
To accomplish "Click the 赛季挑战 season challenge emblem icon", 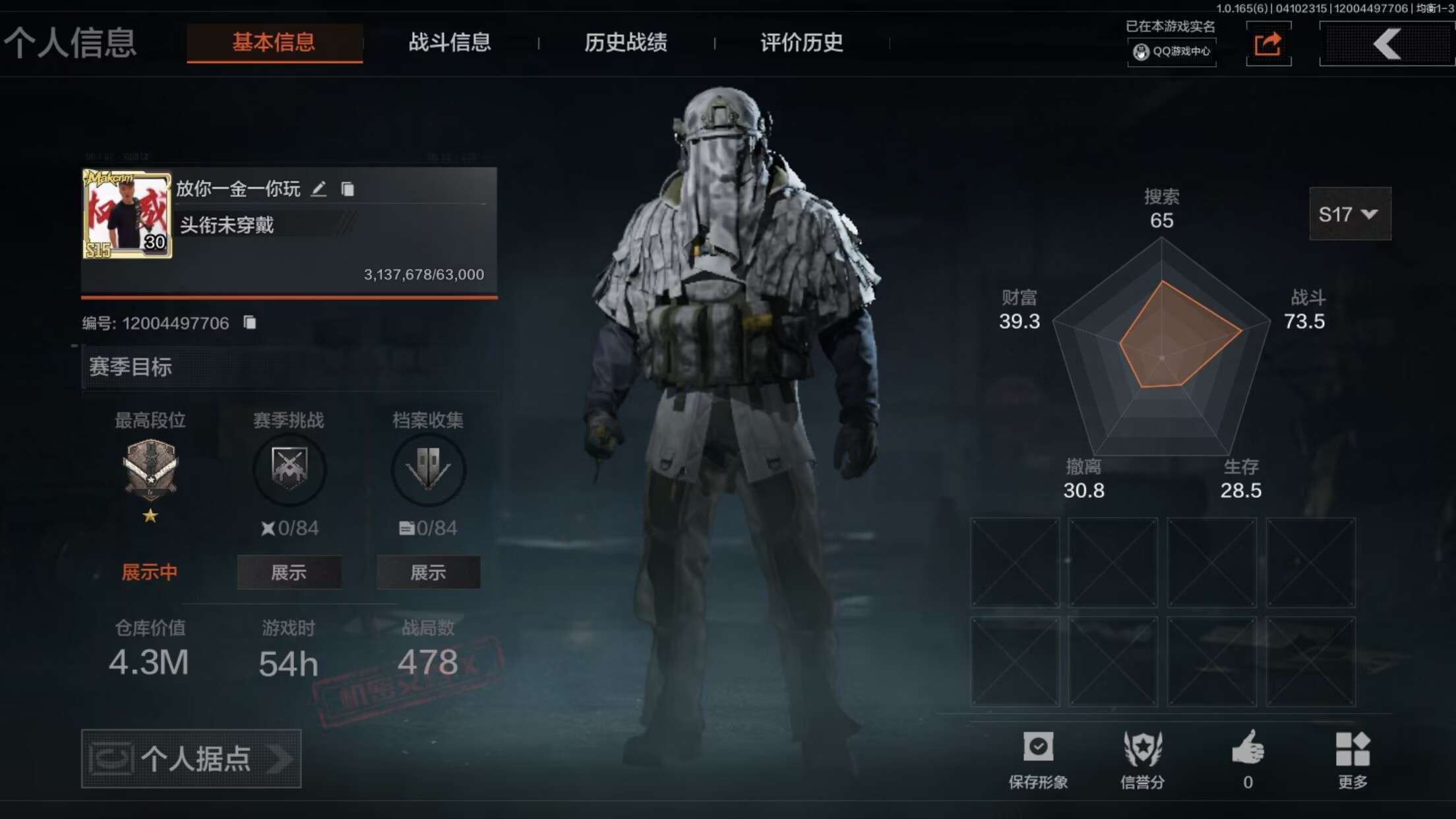I will 290,470.
